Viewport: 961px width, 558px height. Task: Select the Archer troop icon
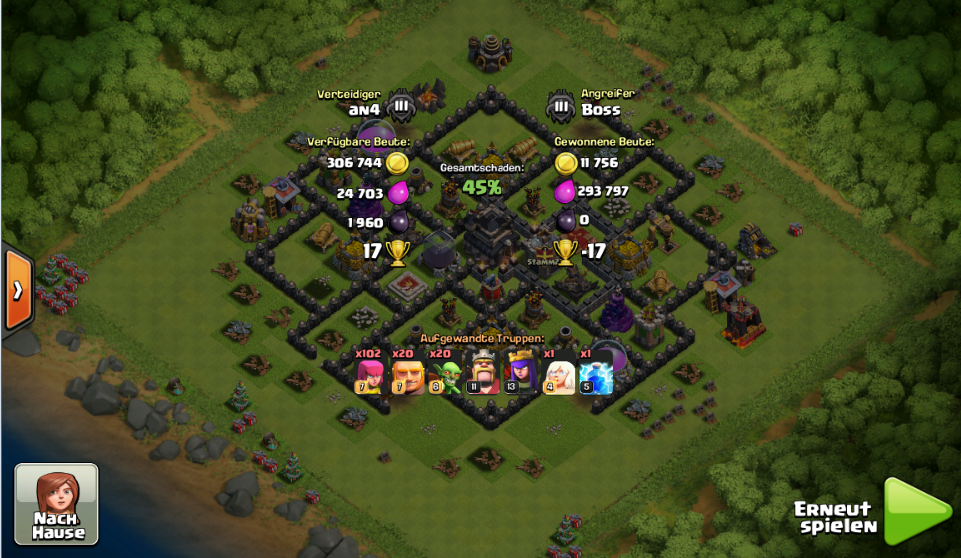(370, 377)
